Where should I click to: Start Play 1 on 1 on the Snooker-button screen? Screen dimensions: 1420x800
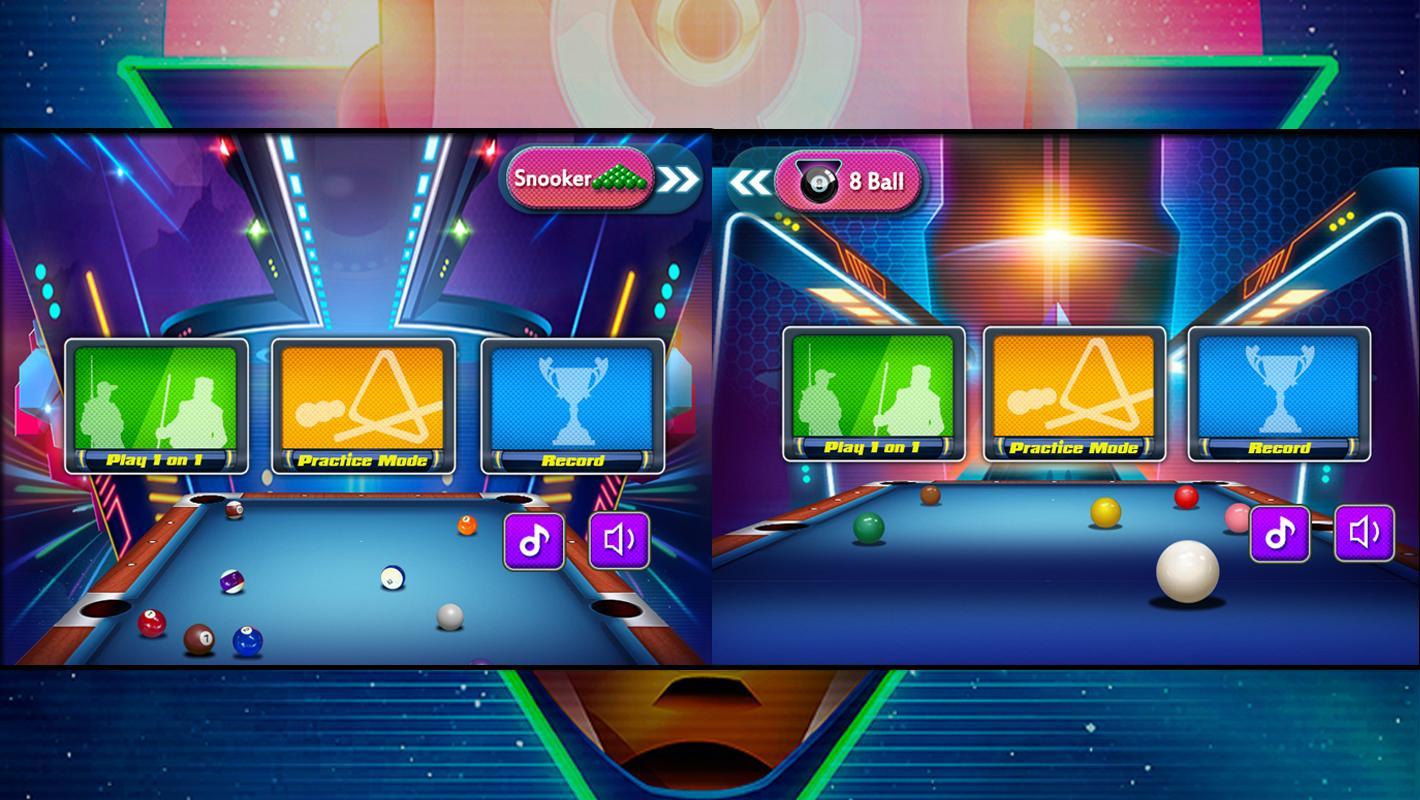156,406
